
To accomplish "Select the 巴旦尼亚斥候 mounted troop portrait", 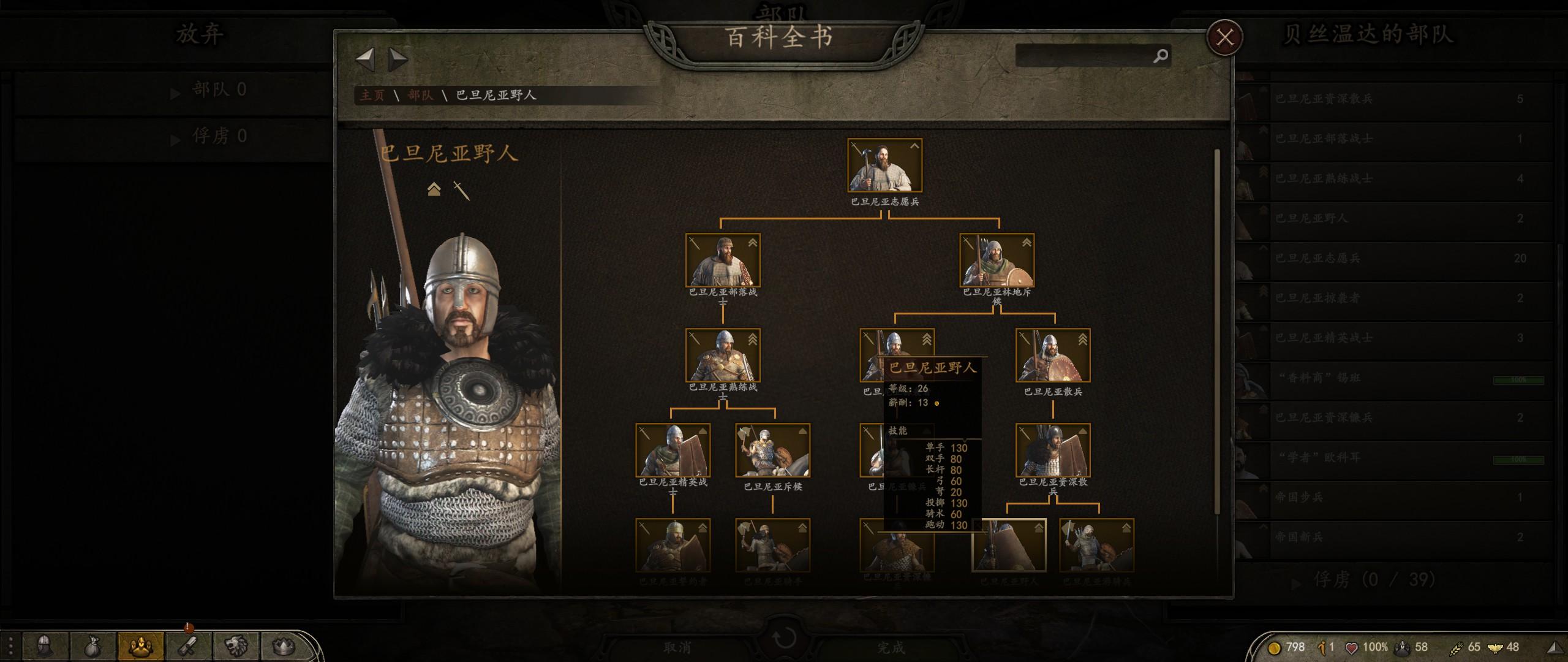I will tap(772, 450).
